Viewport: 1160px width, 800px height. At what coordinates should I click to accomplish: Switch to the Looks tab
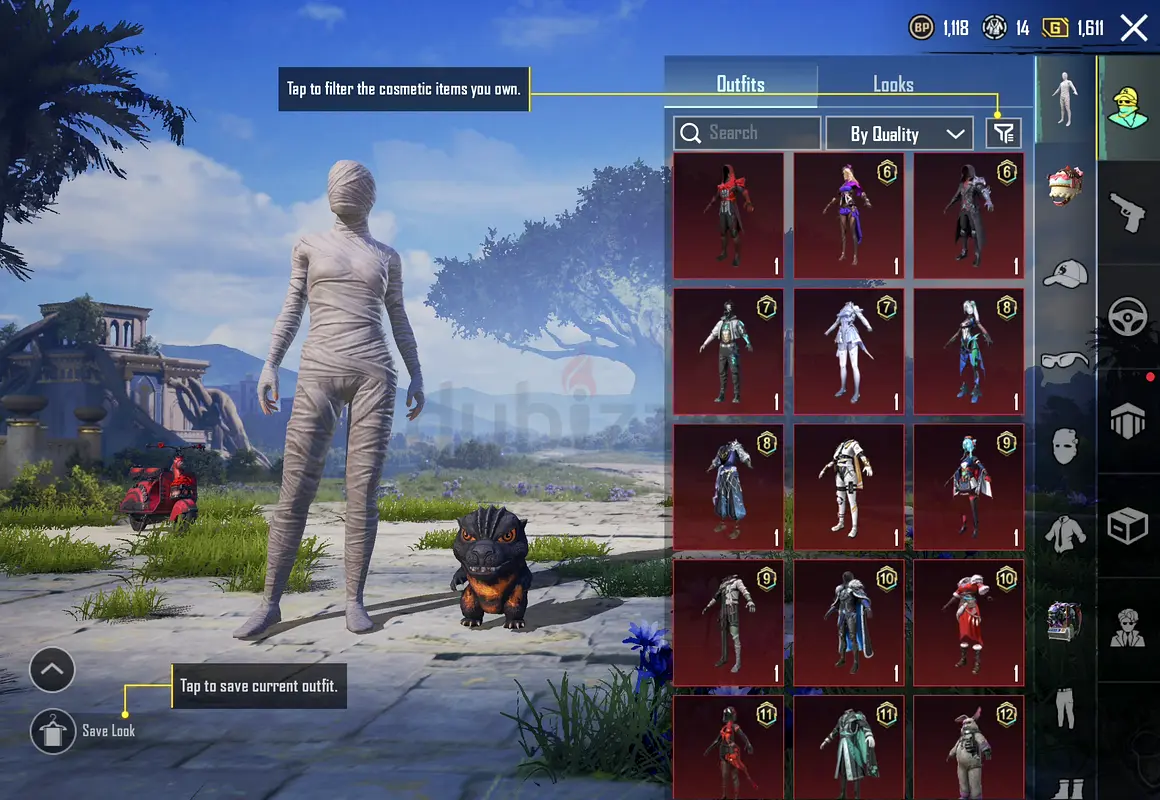(x=892, y=84)
